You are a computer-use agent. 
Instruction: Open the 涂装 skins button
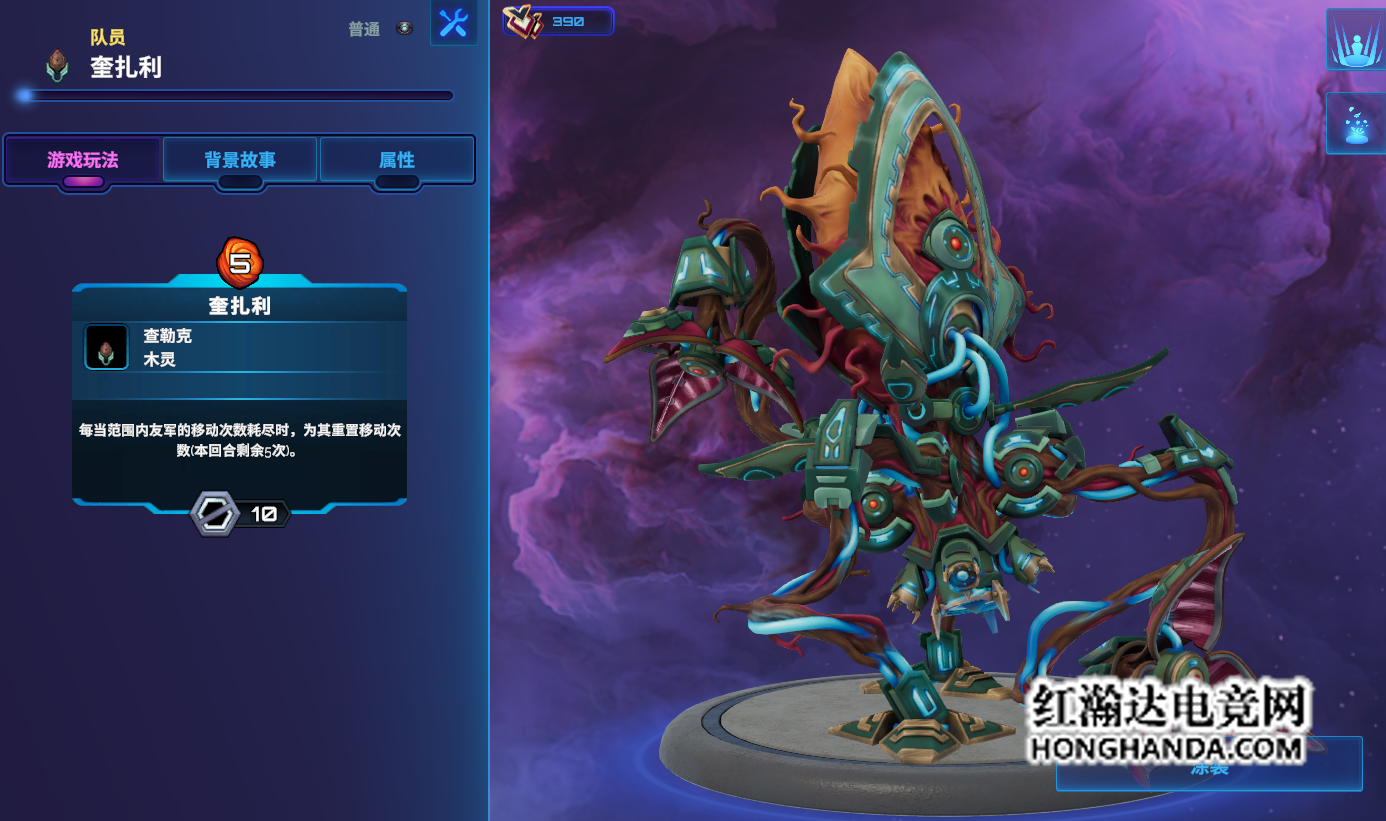1208,765
